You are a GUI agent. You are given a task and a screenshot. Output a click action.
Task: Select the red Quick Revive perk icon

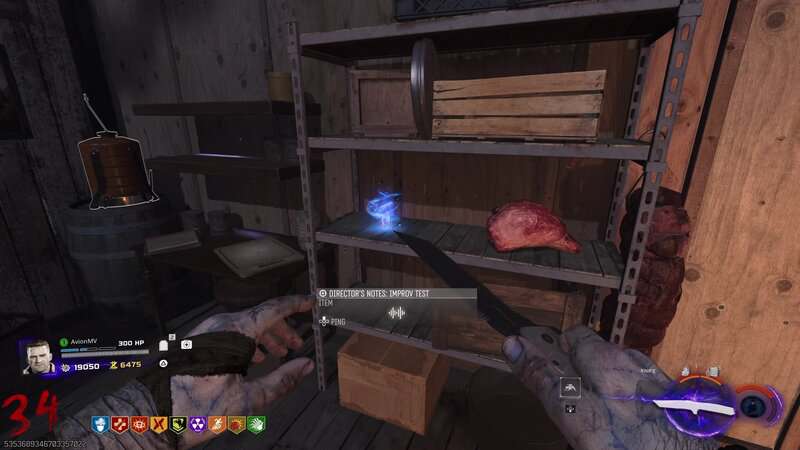click(x=119, y=424)
